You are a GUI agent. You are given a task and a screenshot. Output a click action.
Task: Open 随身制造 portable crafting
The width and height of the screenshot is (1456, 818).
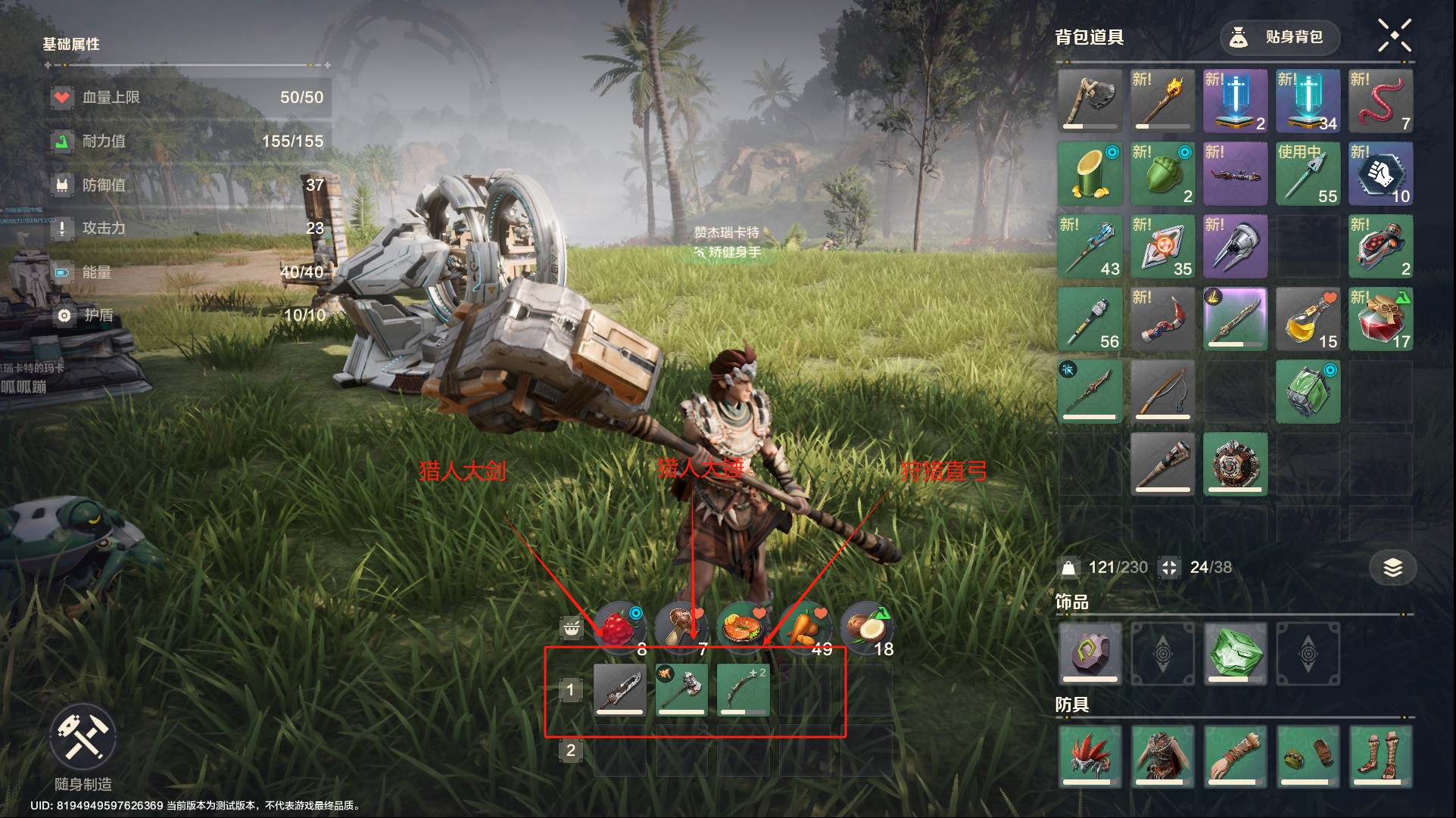(x=83, y=736)
